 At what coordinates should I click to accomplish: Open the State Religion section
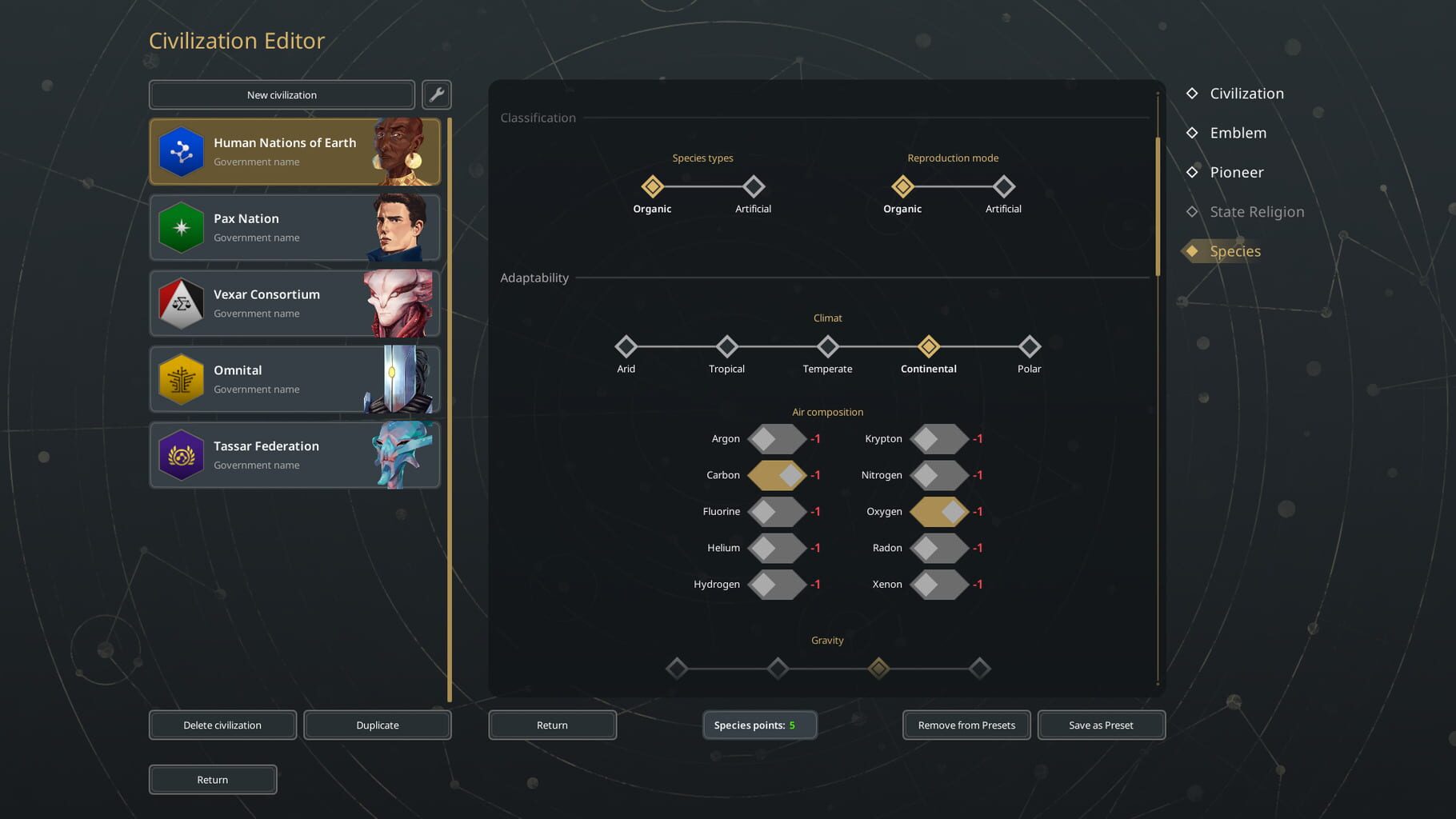pos(1256,211)
